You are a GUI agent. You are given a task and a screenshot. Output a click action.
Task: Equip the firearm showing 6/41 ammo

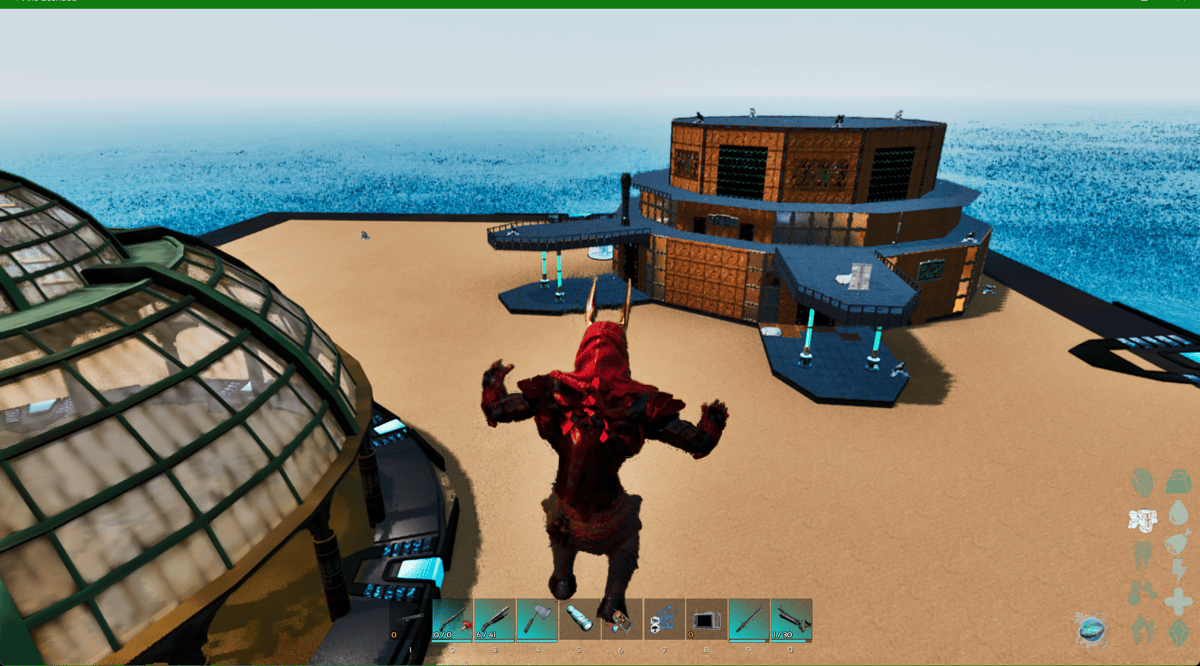494,619
